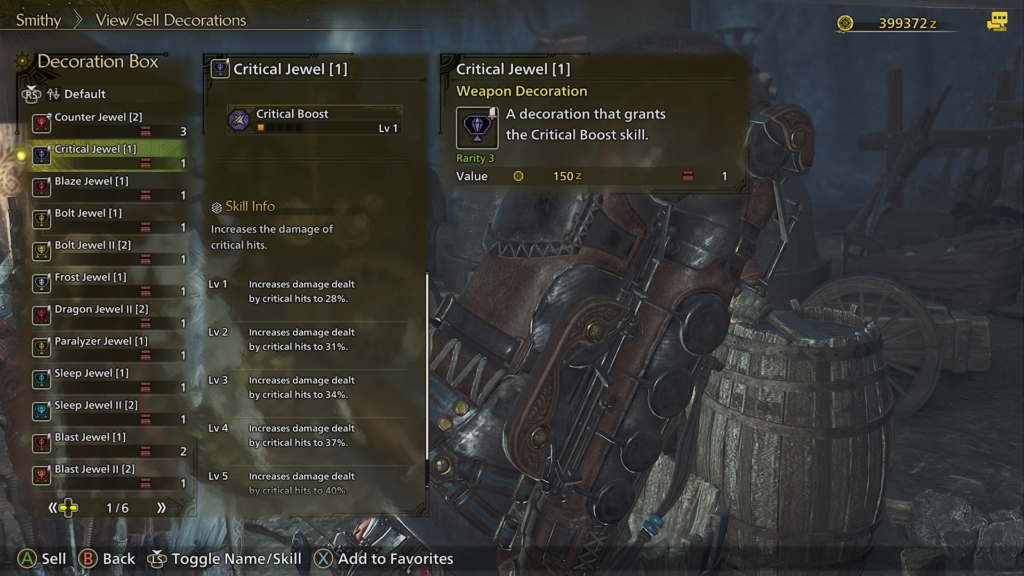Open the chat notification icon
Image resolution: width=1024 pixels, height=576 pixels.
pos(996,22)
